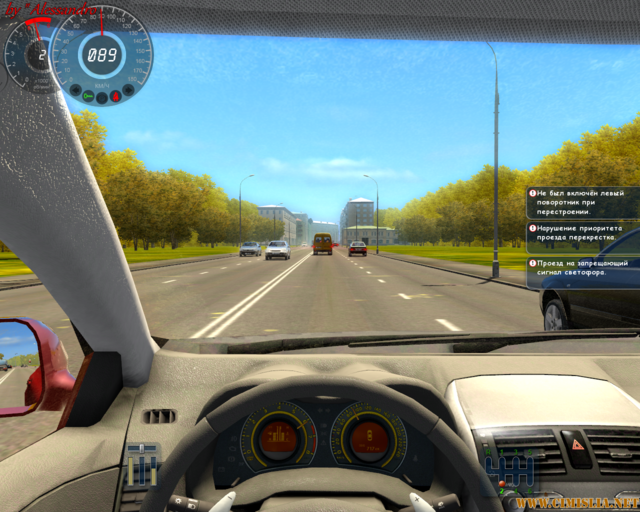Screen dimensions: 640x512
Task: Select the left turn signal violation notice
Action: [583, 202]
